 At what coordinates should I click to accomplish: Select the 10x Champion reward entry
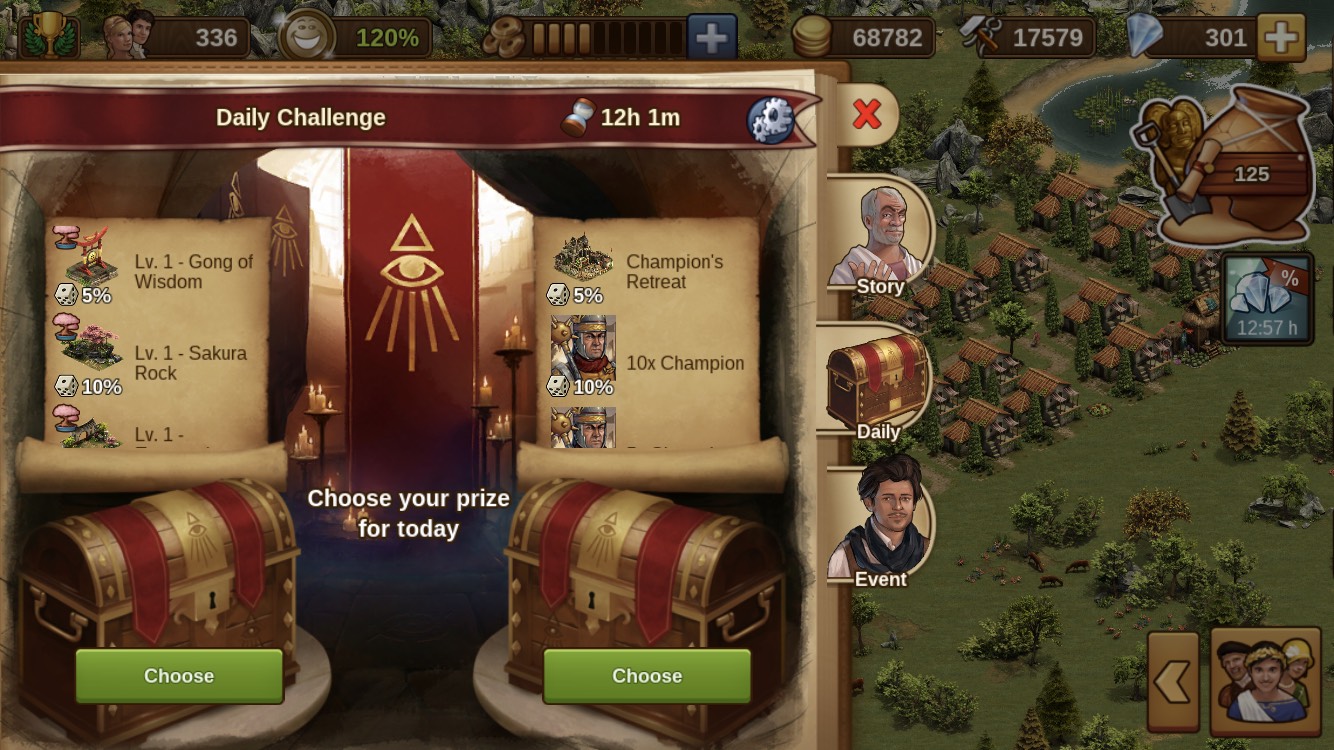click(x=650, y=363)
